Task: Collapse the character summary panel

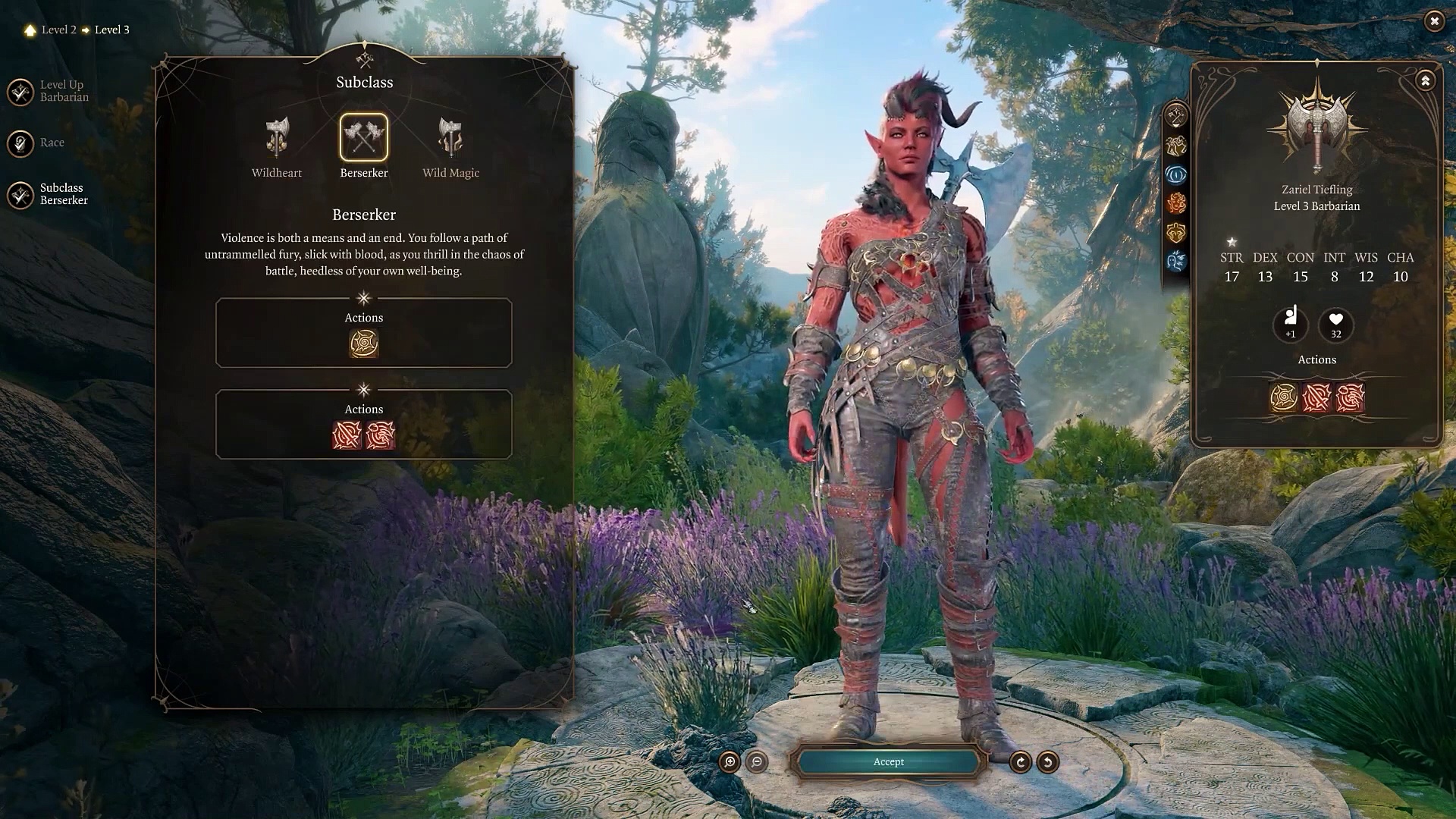Action: tap(1426, 80)
